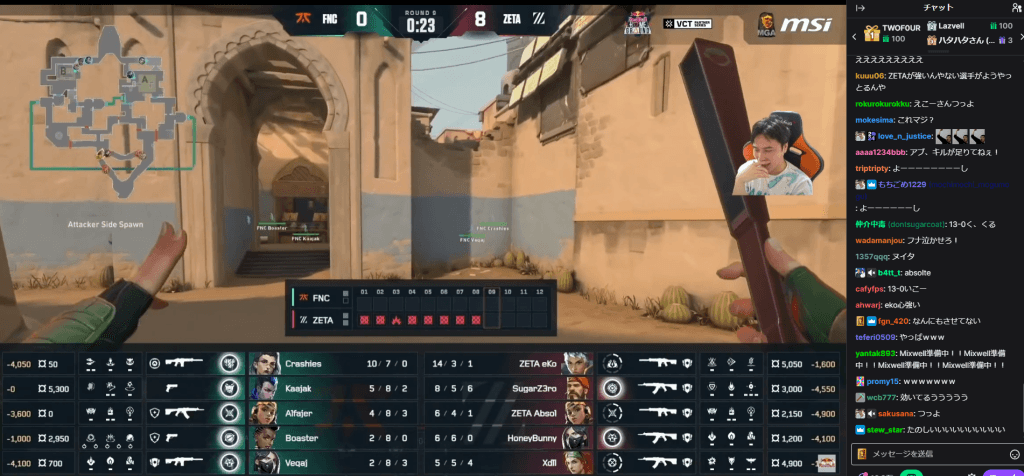Collapse the chat panel
The width and height of the screenshot is (1024, 476).
[861, 8]
